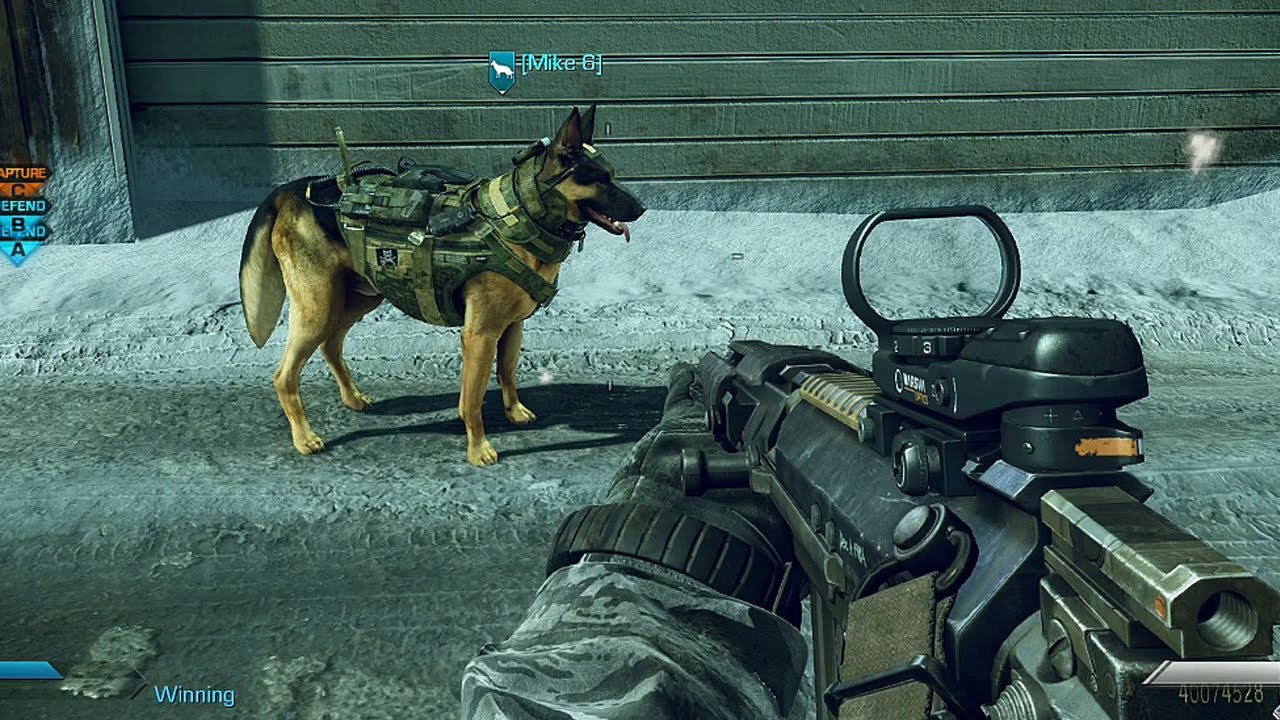1280x720 pixels.
Task: Expand the Capture objective banner
Action: (22, 172)
